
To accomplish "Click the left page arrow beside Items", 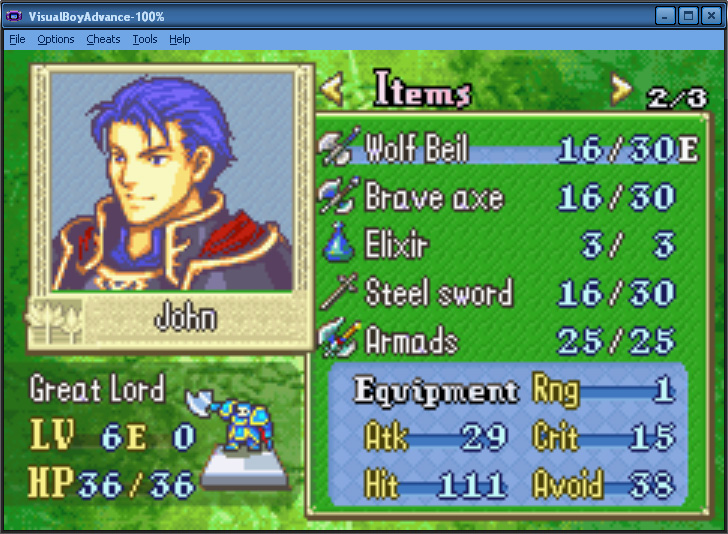I will 333,91.
